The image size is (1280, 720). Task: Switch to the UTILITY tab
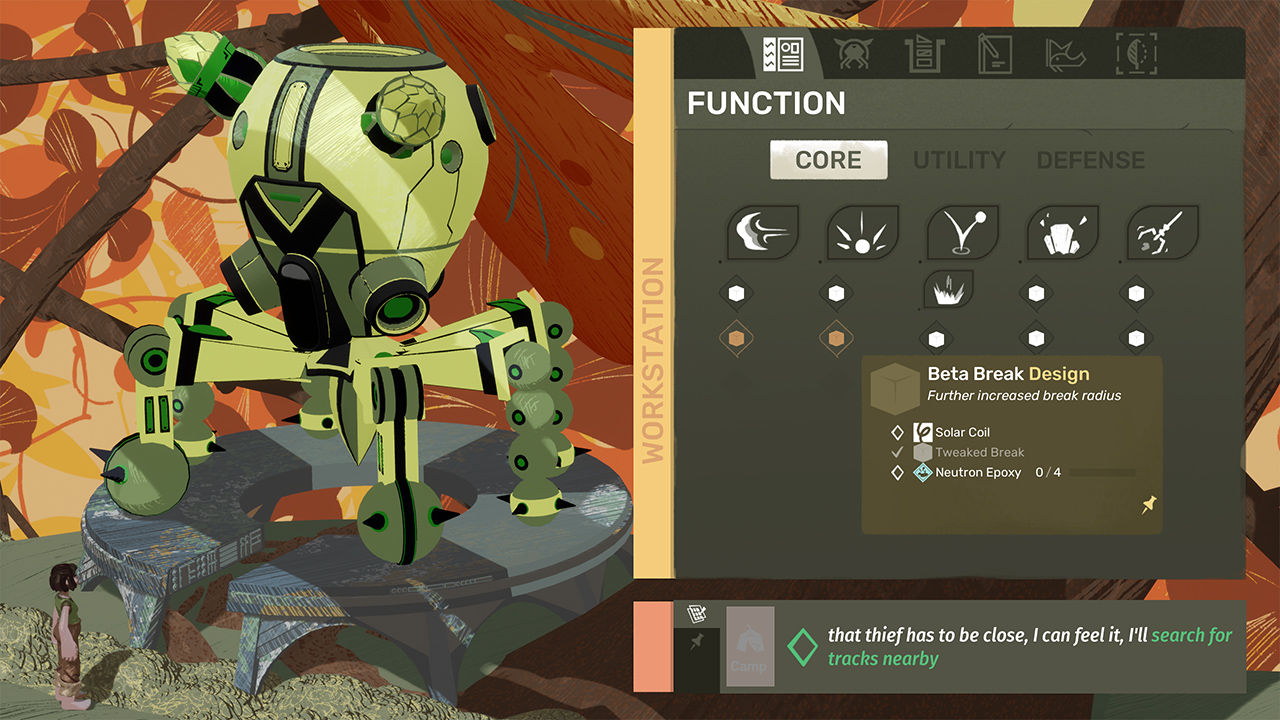959,159
